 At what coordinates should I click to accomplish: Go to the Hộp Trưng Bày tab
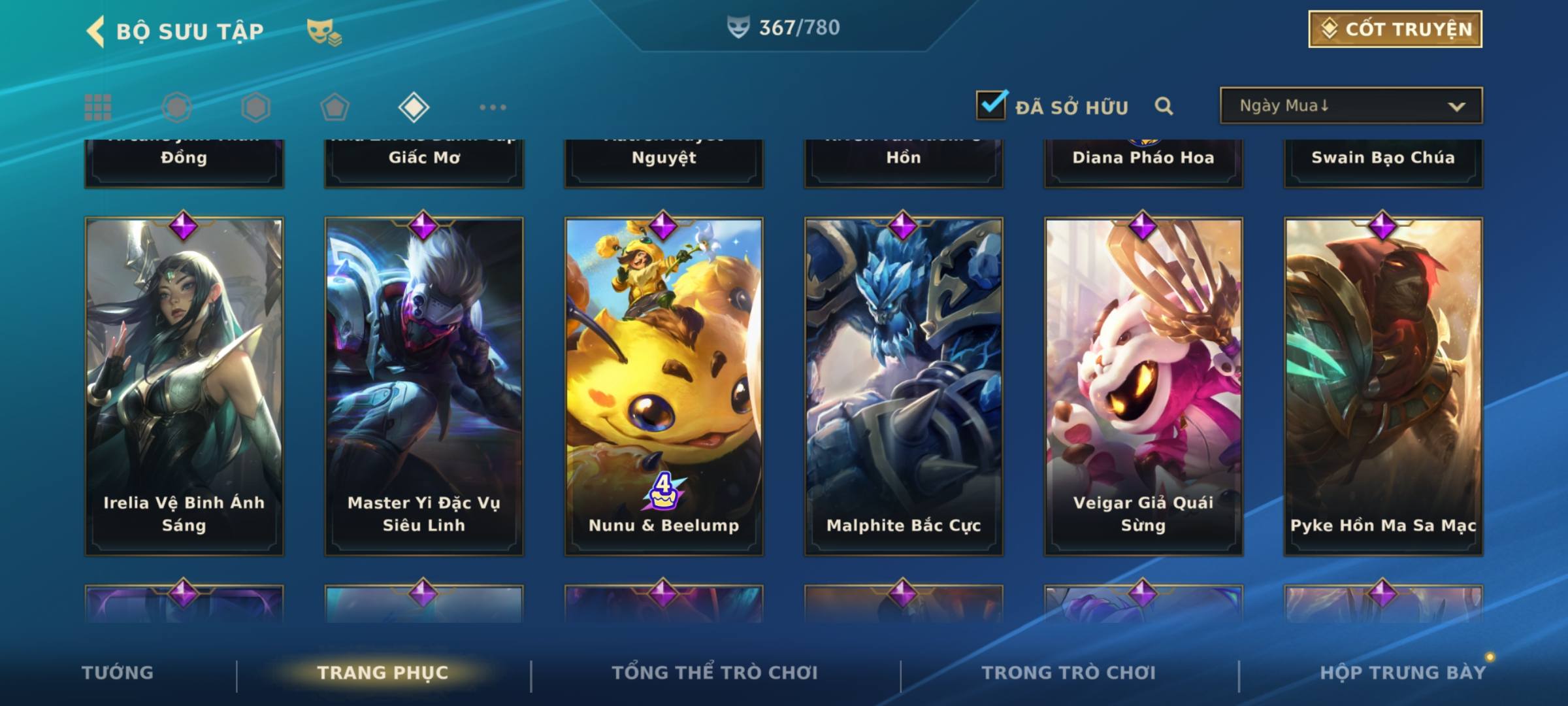(x=1403, y=673)
